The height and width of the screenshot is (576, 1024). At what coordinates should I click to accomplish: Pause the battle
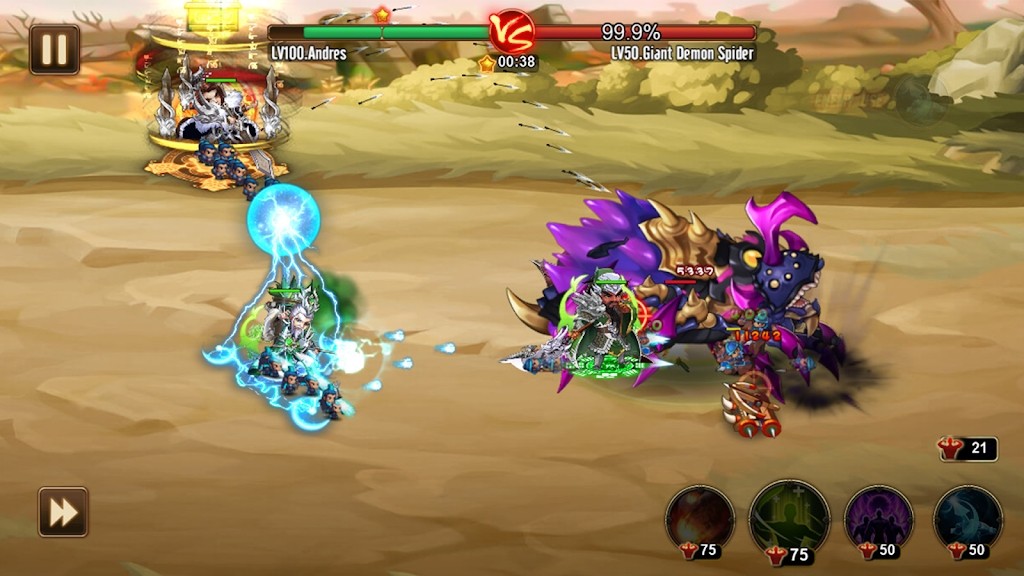[54, 49]
